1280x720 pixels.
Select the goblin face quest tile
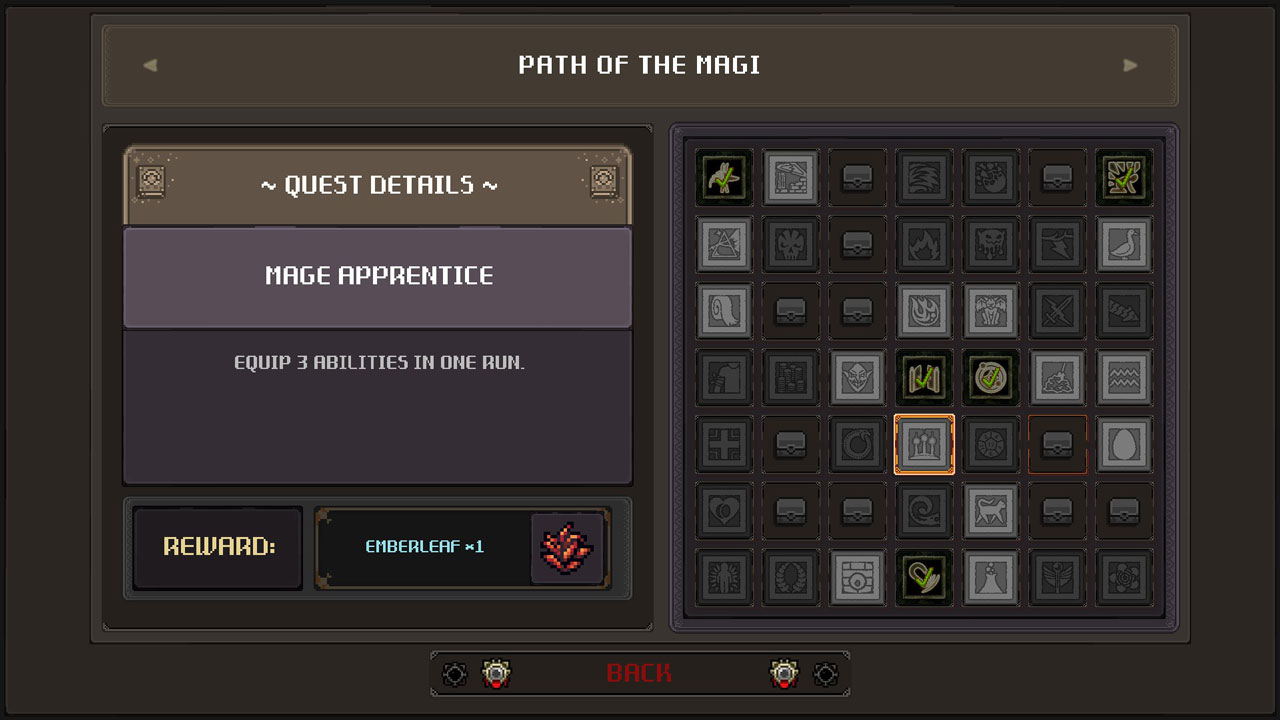(x=857, y=377)
